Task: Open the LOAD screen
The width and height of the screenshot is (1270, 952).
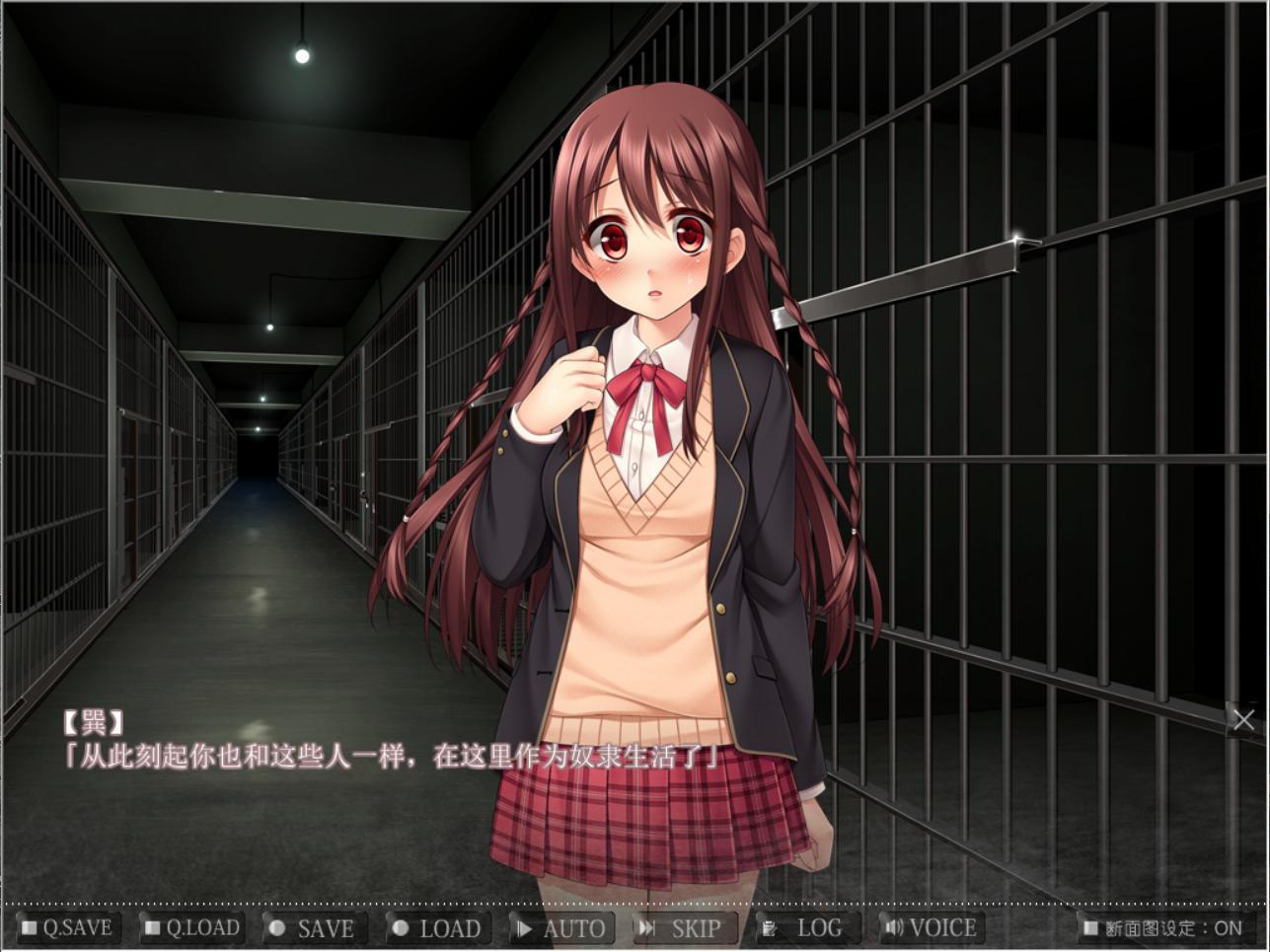Action: [x=437, y=927]
